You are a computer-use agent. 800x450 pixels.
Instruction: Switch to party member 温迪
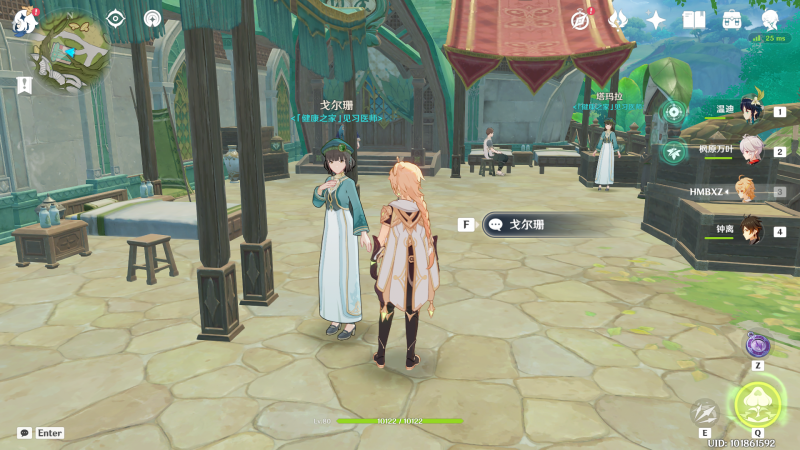point(748,111)
